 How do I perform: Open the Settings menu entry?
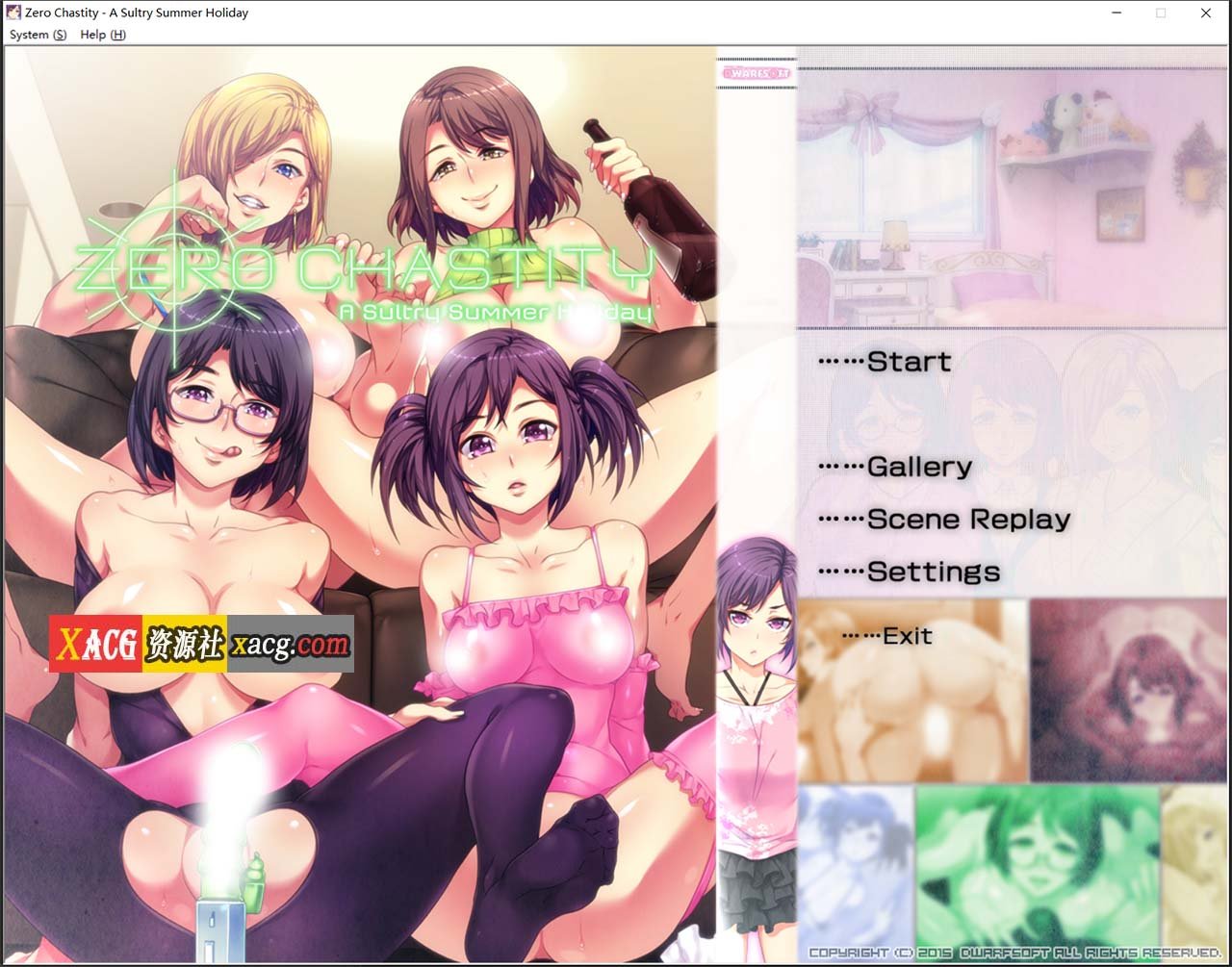click(933, 572)
